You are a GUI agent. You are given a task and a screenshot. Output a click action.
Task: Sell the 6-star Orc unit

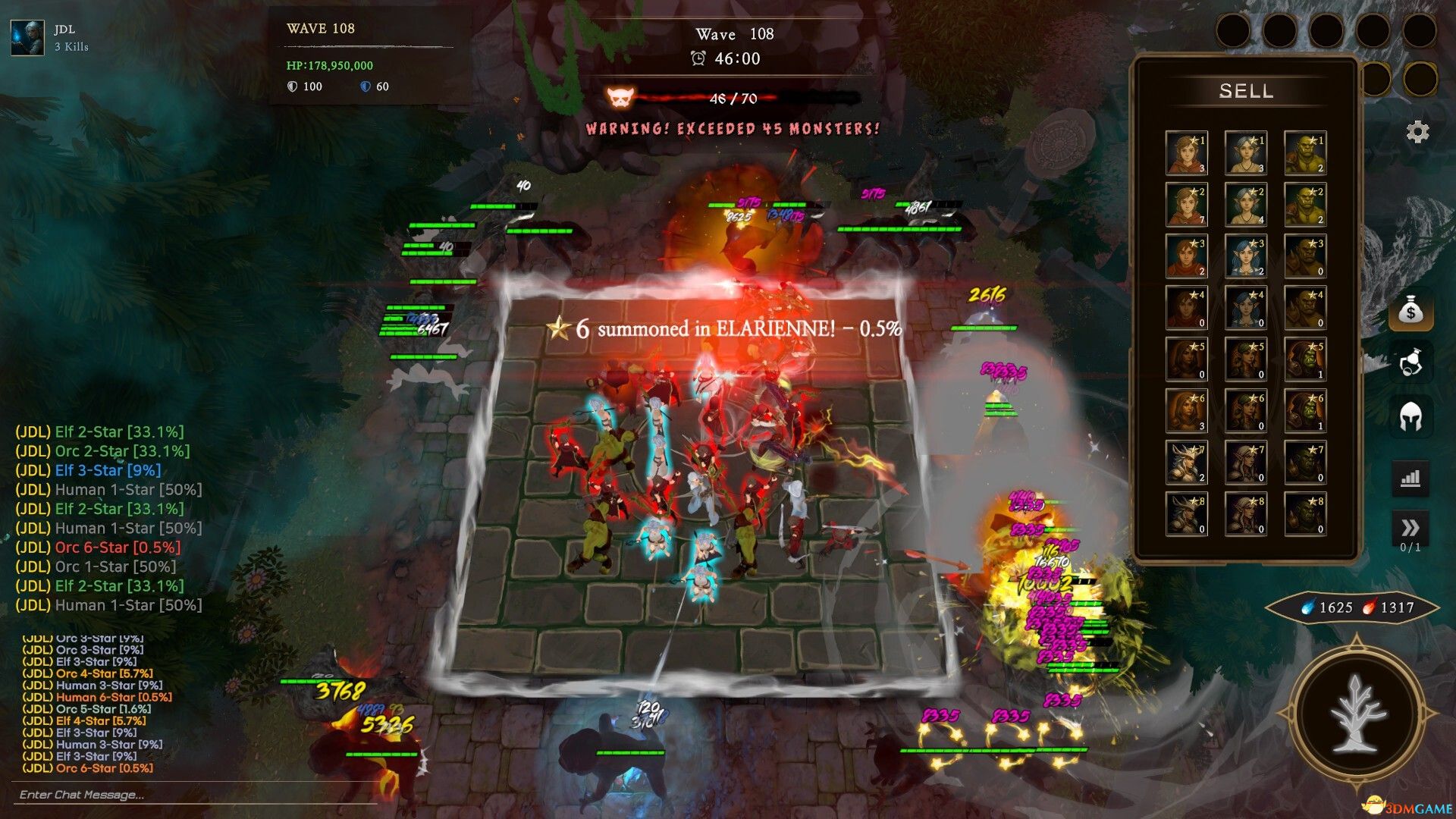click(1304, 411)
